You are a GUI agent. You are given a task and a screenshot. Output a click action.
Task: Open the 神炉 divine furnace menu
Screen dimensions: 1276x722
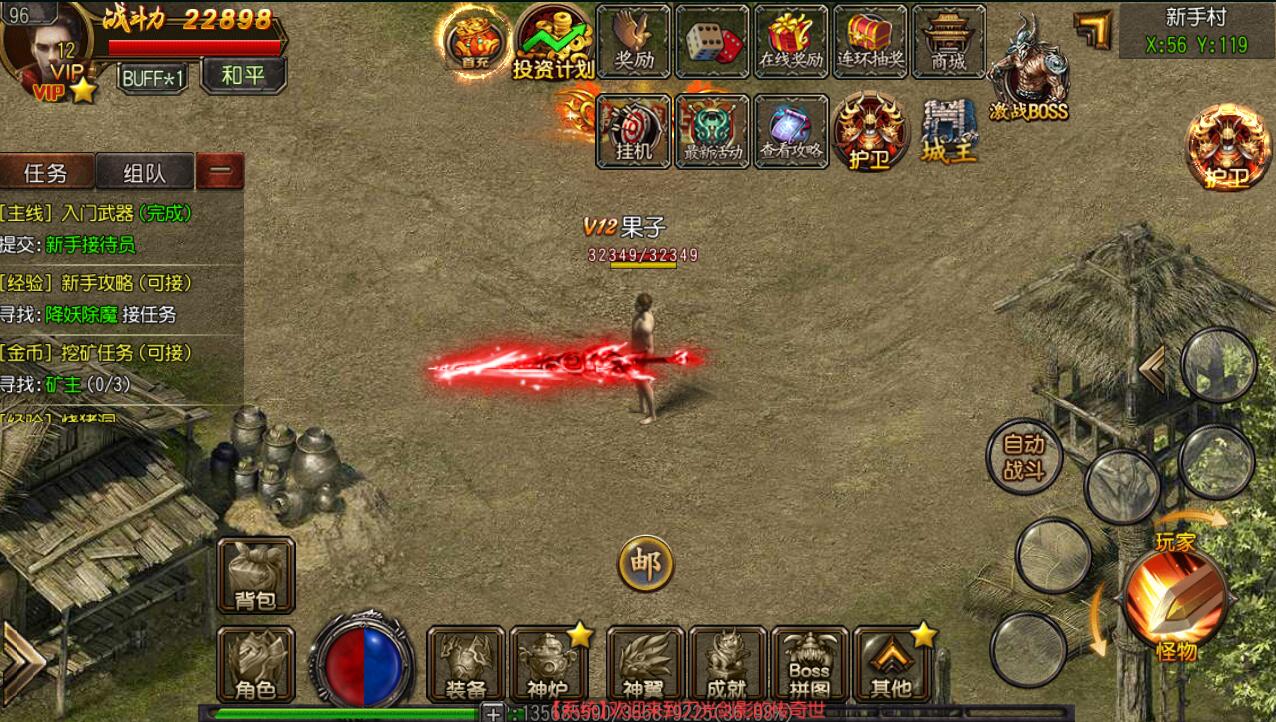pos(548,664)
